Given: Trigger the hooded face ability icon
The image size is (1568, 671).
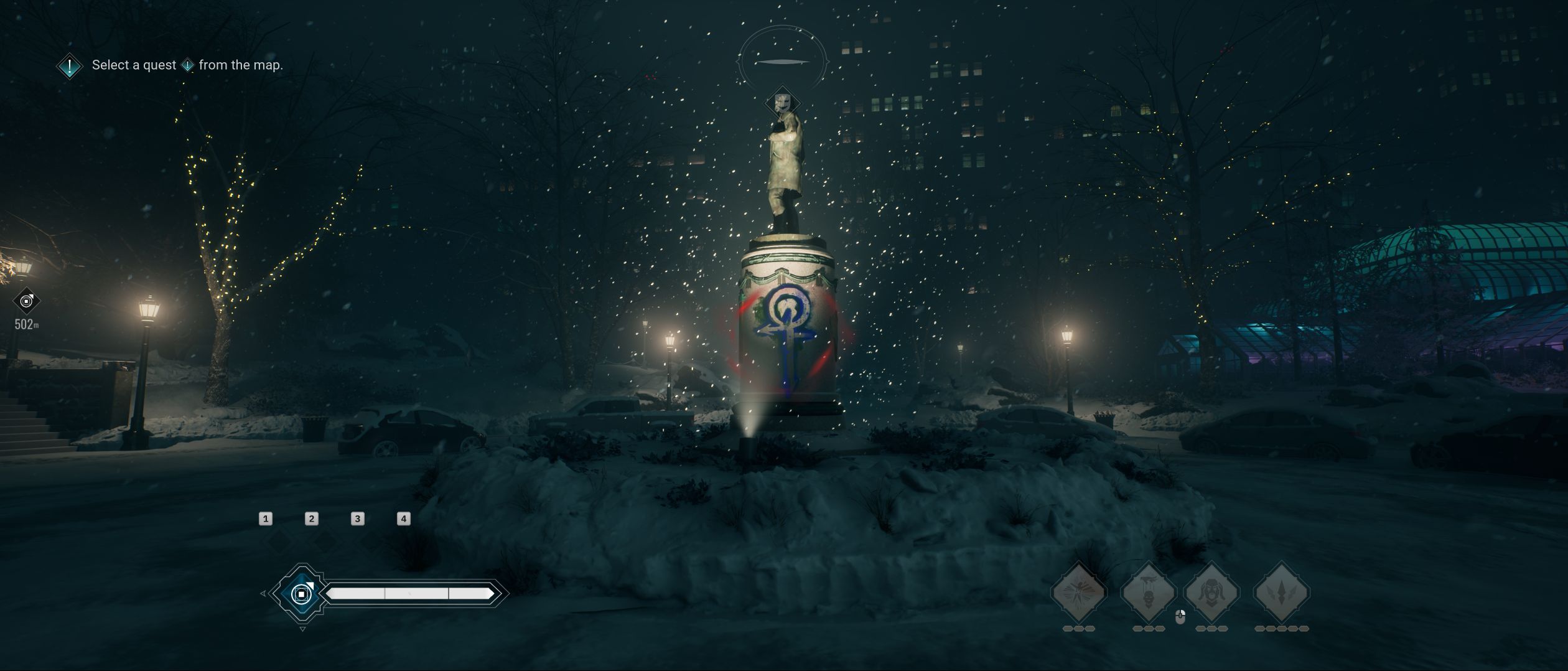Looking at the screenshot, I should (x=1211, y=591).
